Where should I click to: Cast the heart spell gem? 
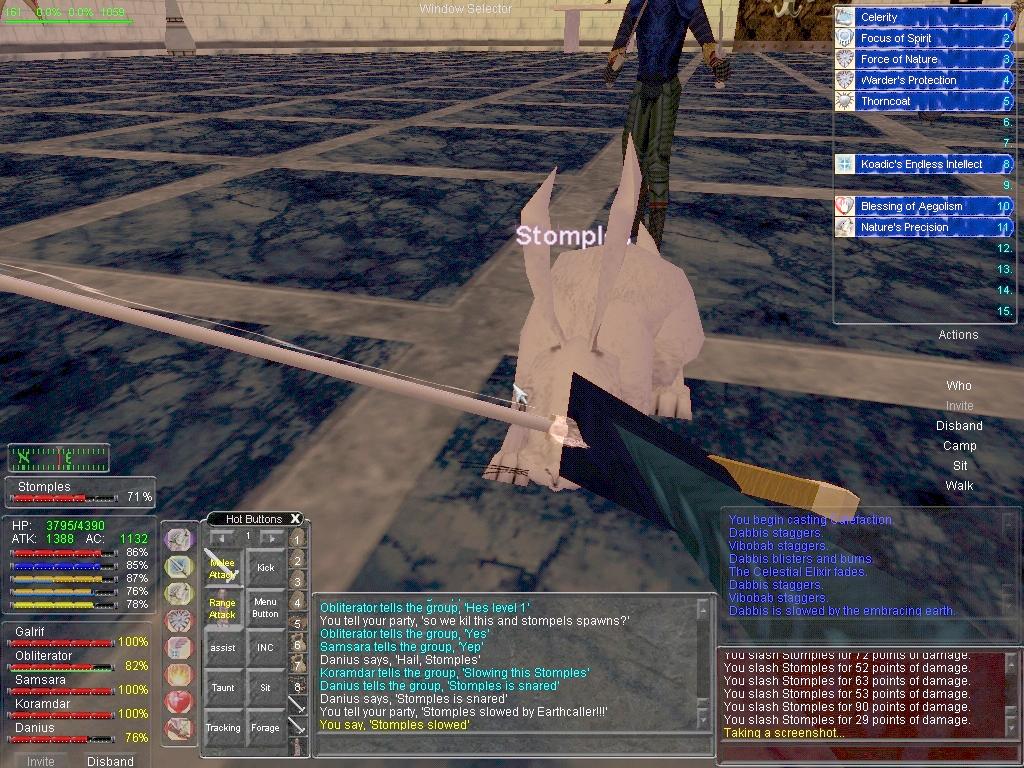click(x=179, y=701)
